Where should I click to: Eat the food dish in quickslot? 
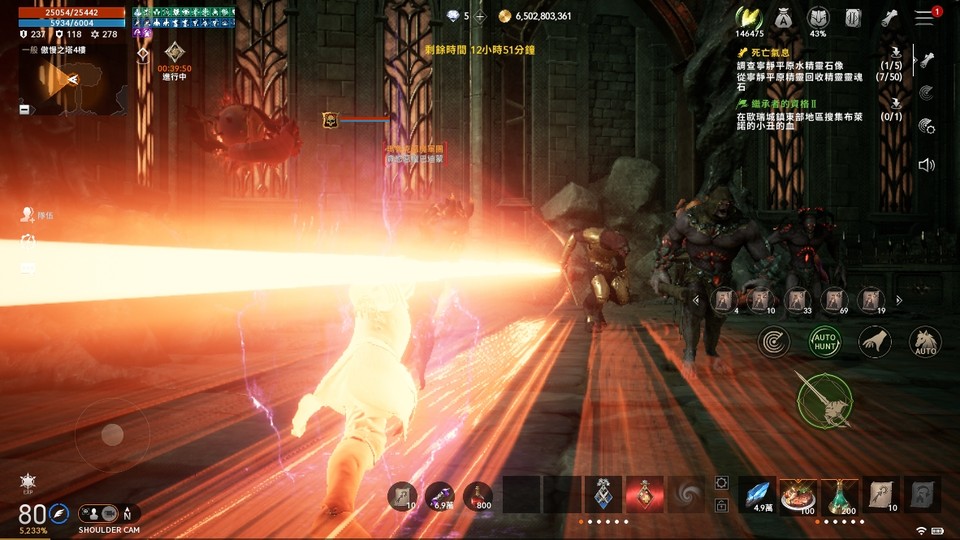tap(799, 494)
